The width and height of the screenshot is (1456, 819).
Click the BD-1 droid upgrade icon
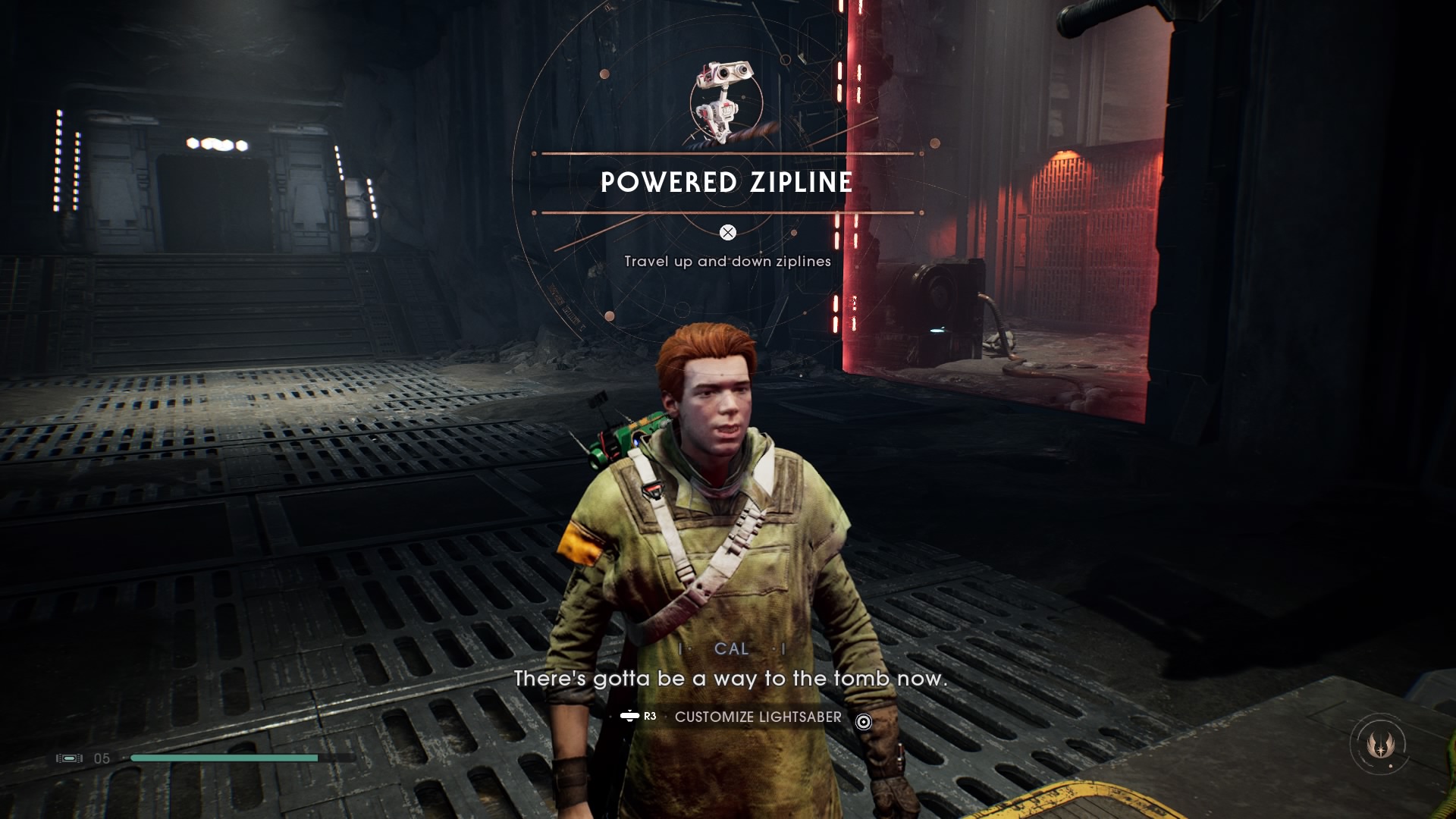[726, 102]
